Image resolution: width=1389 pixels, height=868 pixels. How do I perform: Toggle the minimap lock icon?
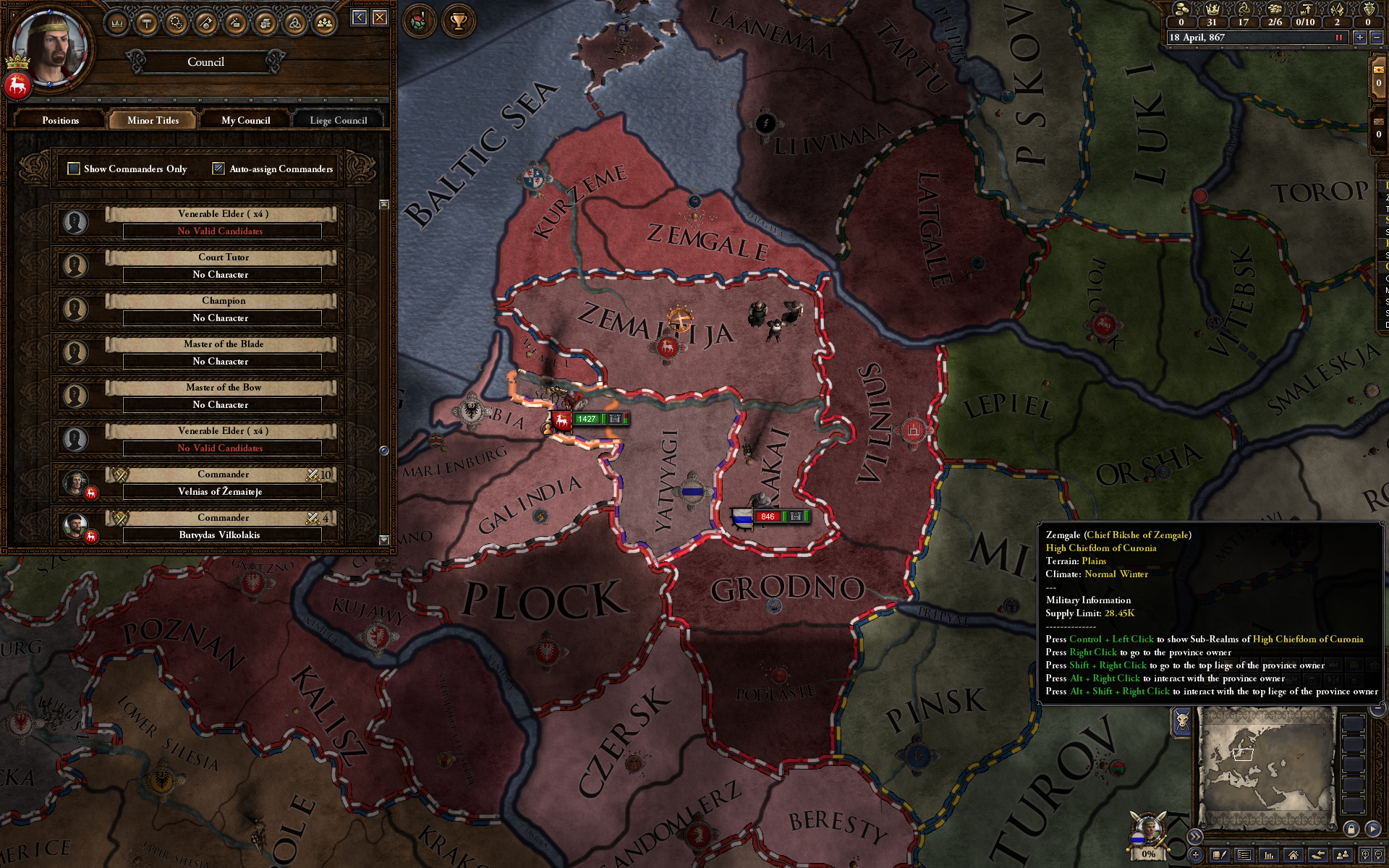1351,830
